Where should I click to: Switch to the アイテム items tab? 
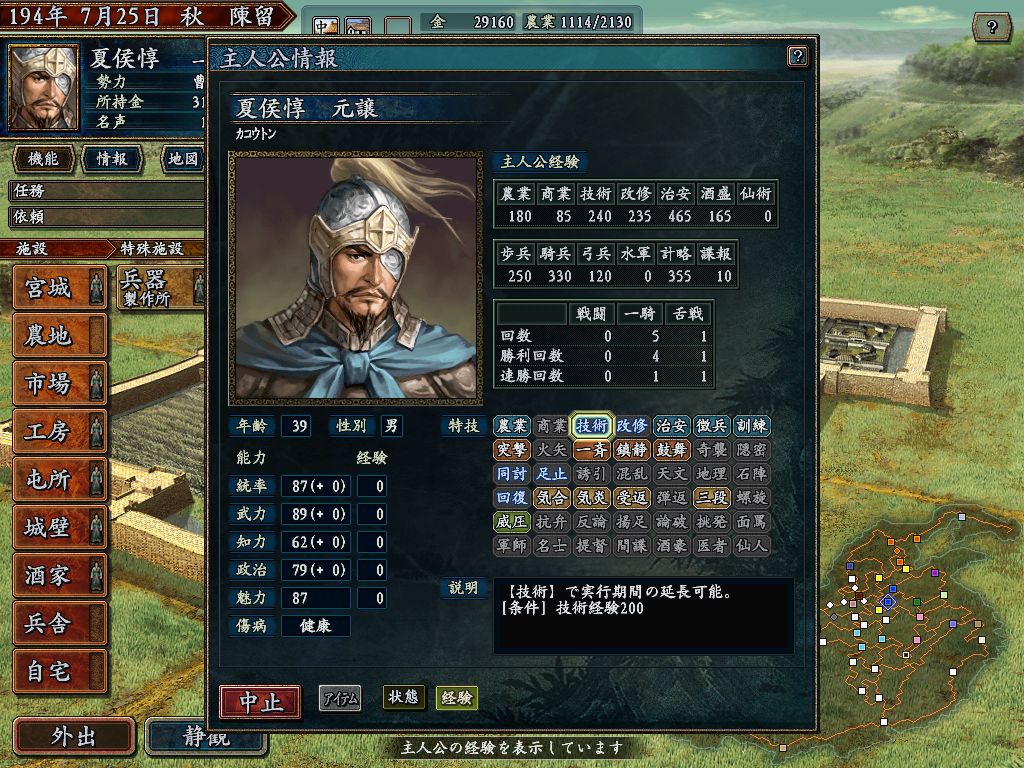point(340,699)
